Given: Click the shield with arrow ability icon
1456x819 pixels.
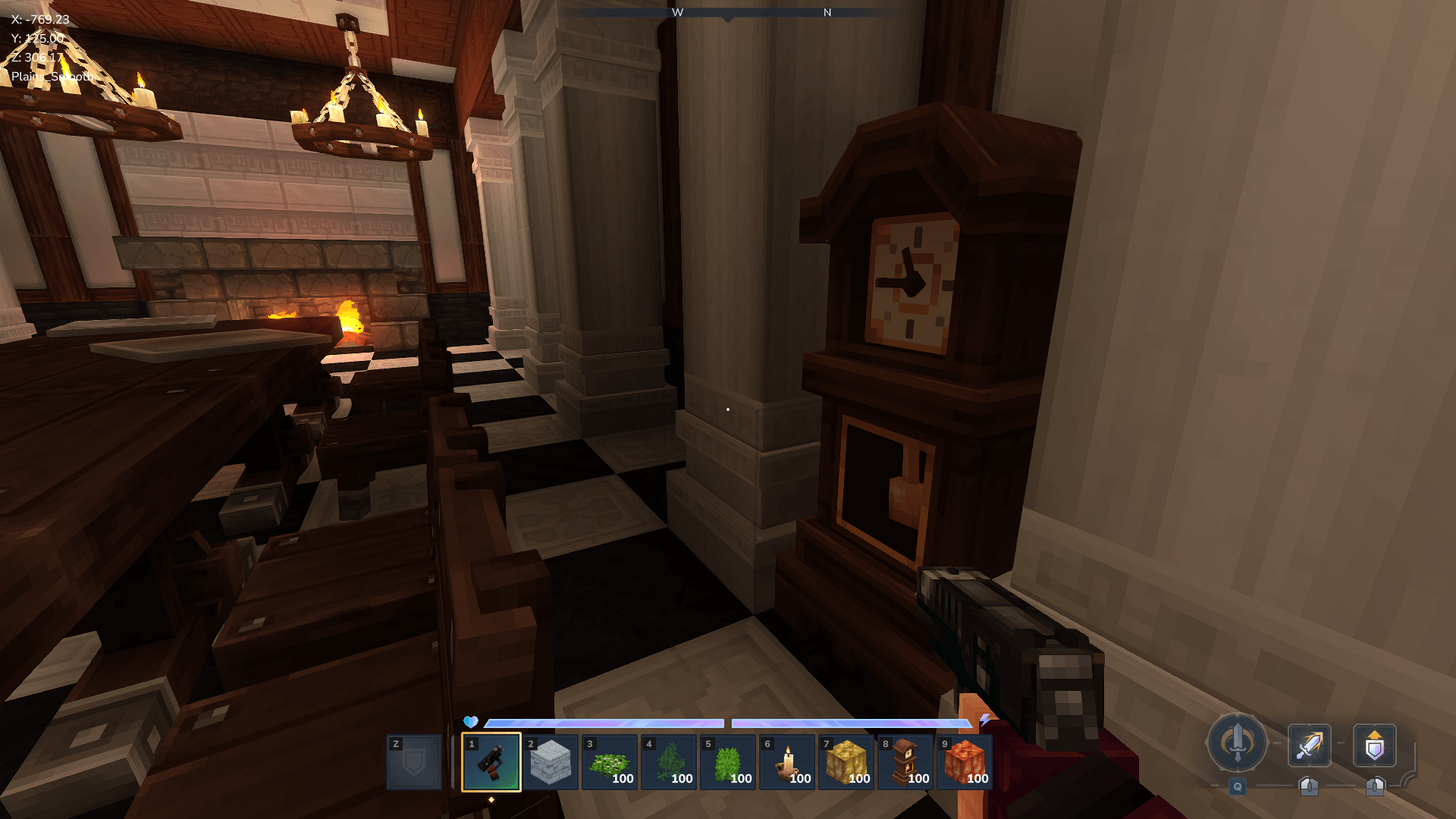Looking at the screenshot, I should pyautogui.click(x=1374, y=745).
